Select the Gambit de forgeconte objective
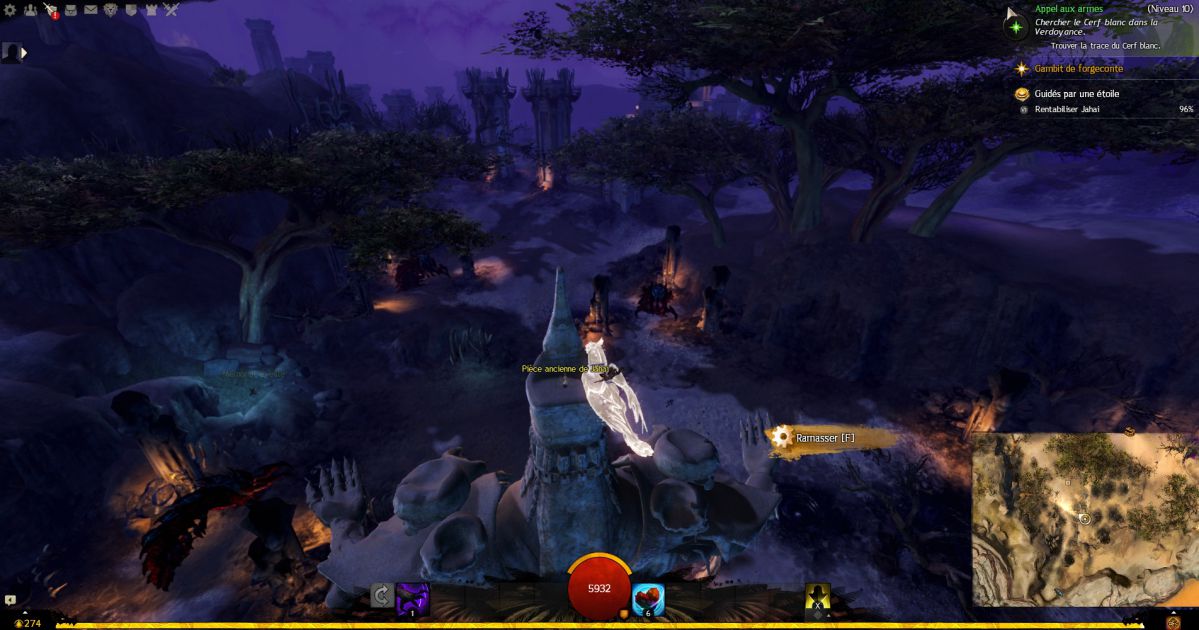 pos(1078,69)
